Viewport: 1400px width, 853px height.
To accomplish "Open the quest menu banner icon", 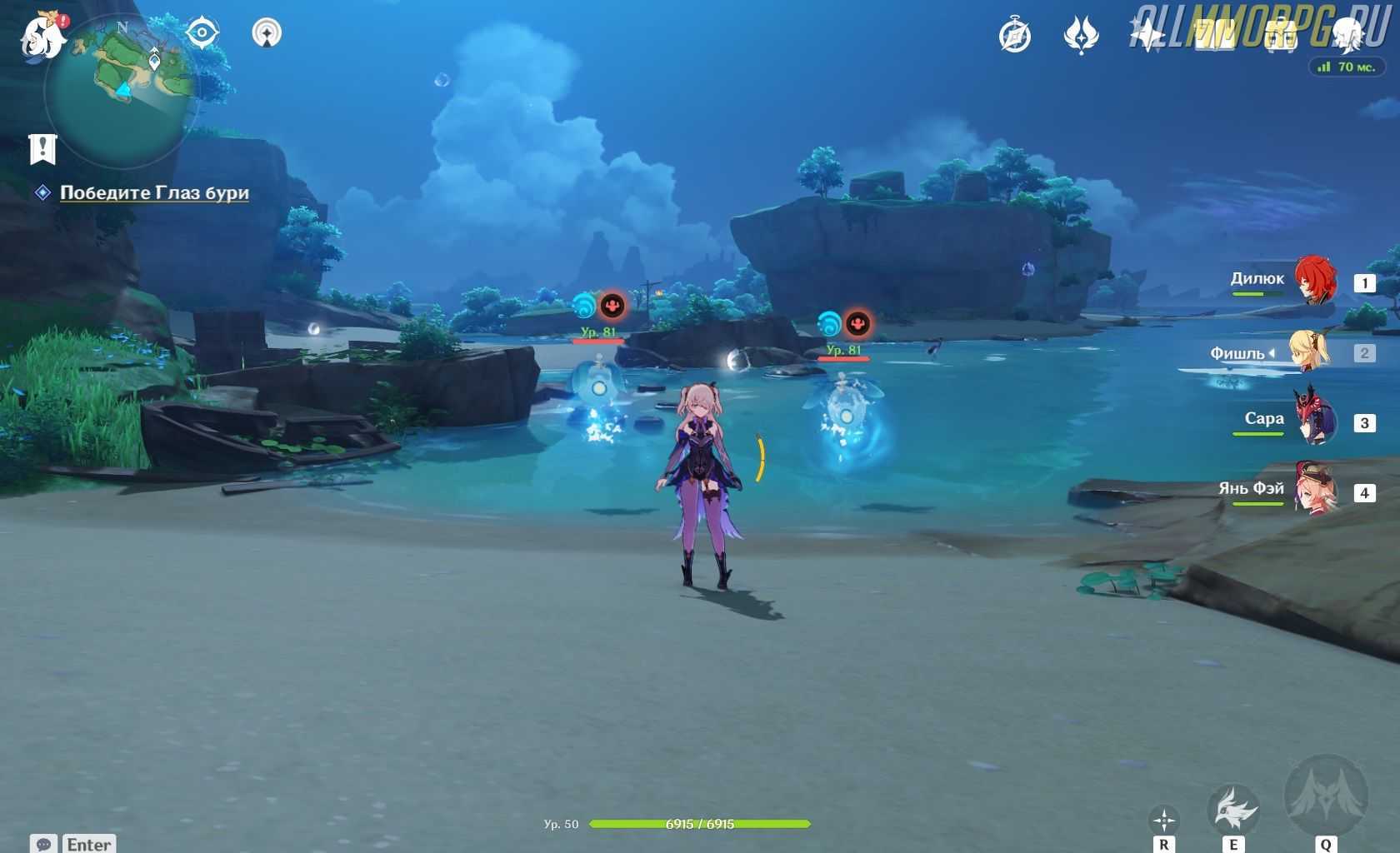I will (x=42, y=149).
